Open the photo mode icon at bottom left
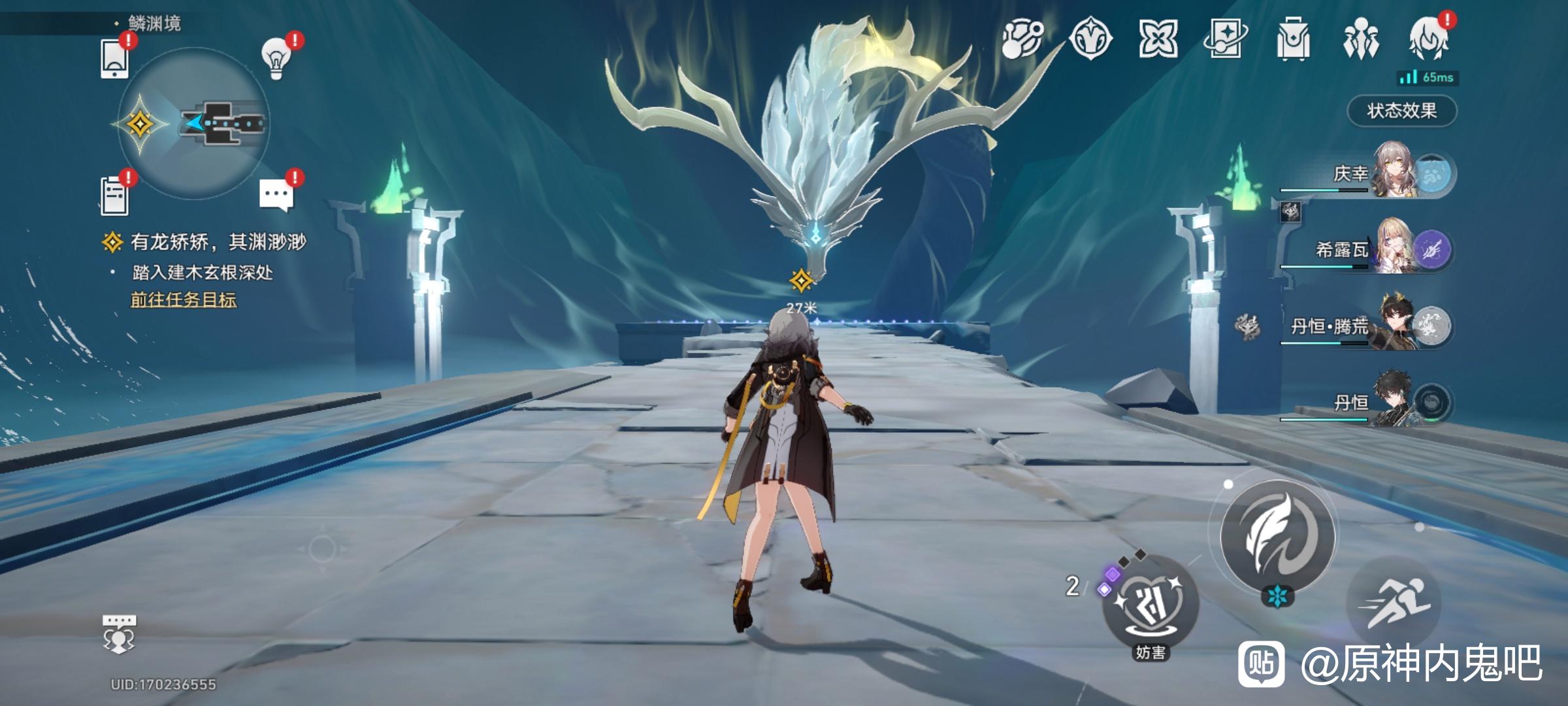Screen dimensions: 1568x706 tap(119, 633)
